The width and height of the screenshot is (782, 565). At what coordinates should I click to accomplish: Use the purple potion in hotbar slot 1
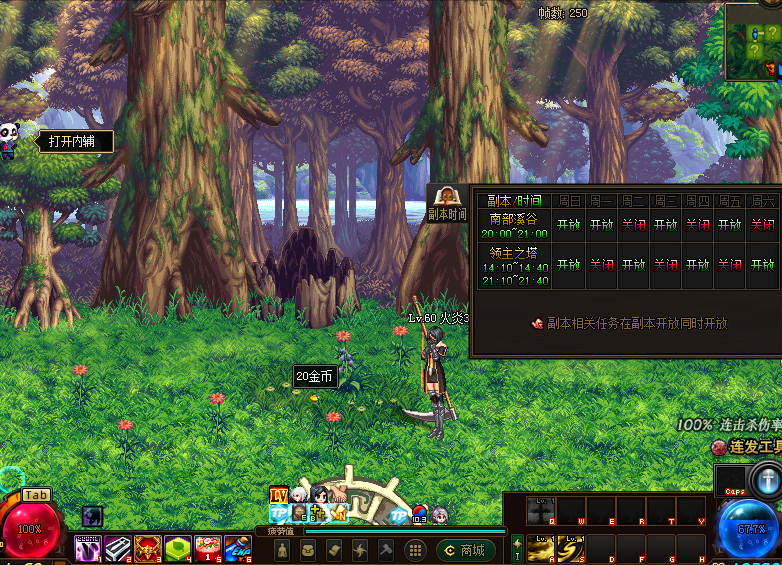tap(88, 548)
